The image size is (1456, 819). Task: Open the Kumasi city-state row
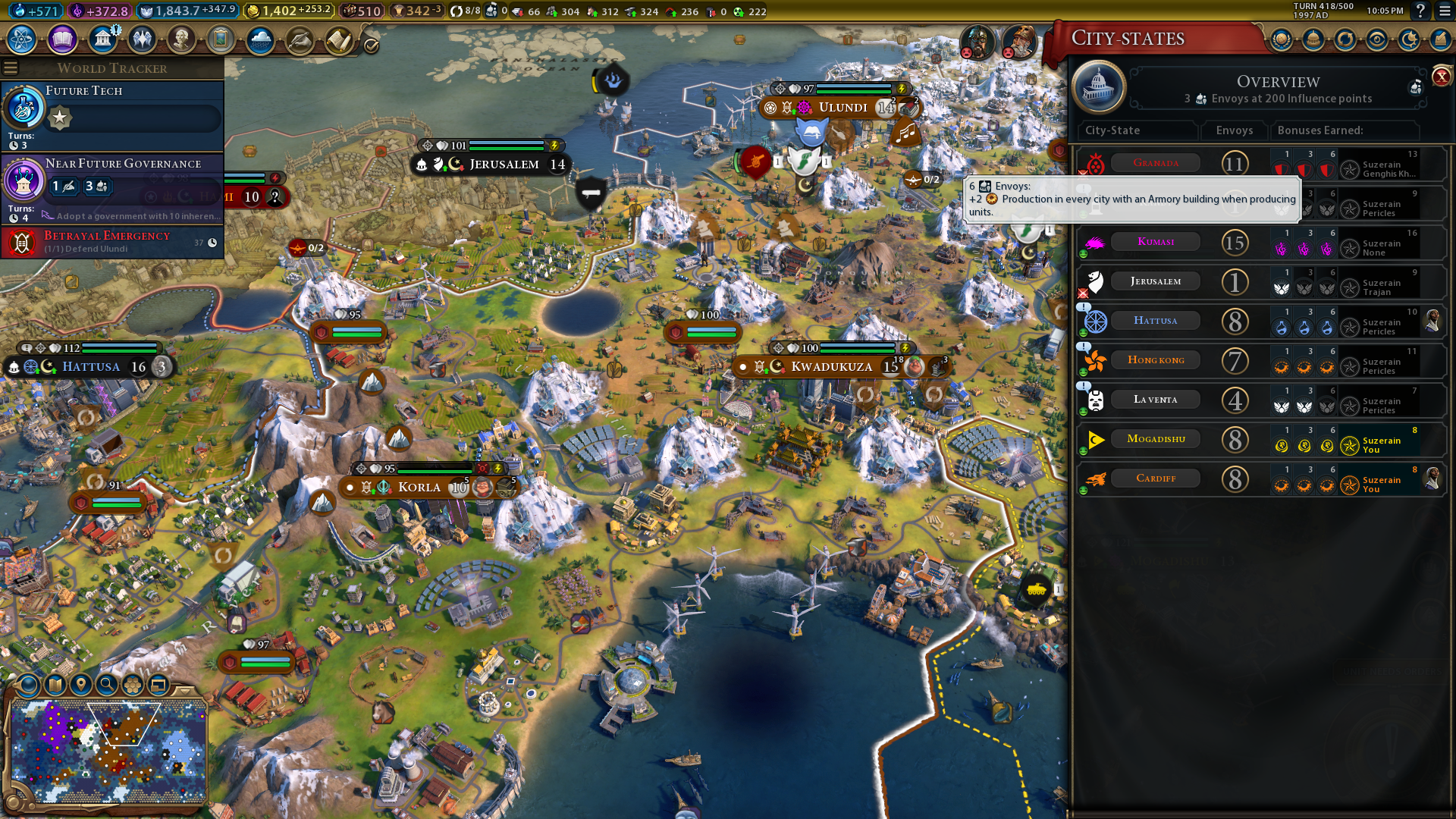1155,242
